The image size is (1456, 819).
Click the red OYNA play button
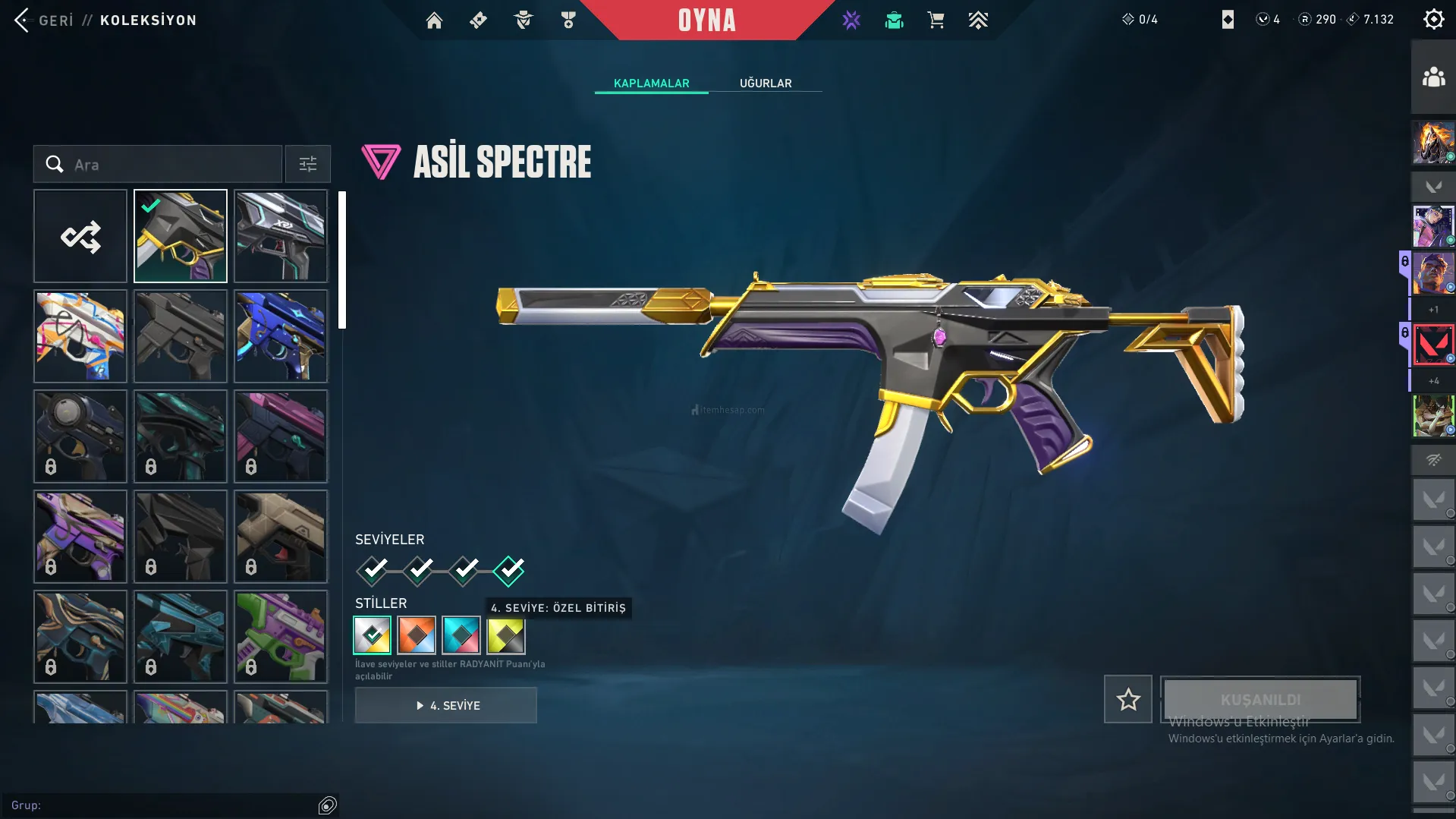(x=706, y=20)
